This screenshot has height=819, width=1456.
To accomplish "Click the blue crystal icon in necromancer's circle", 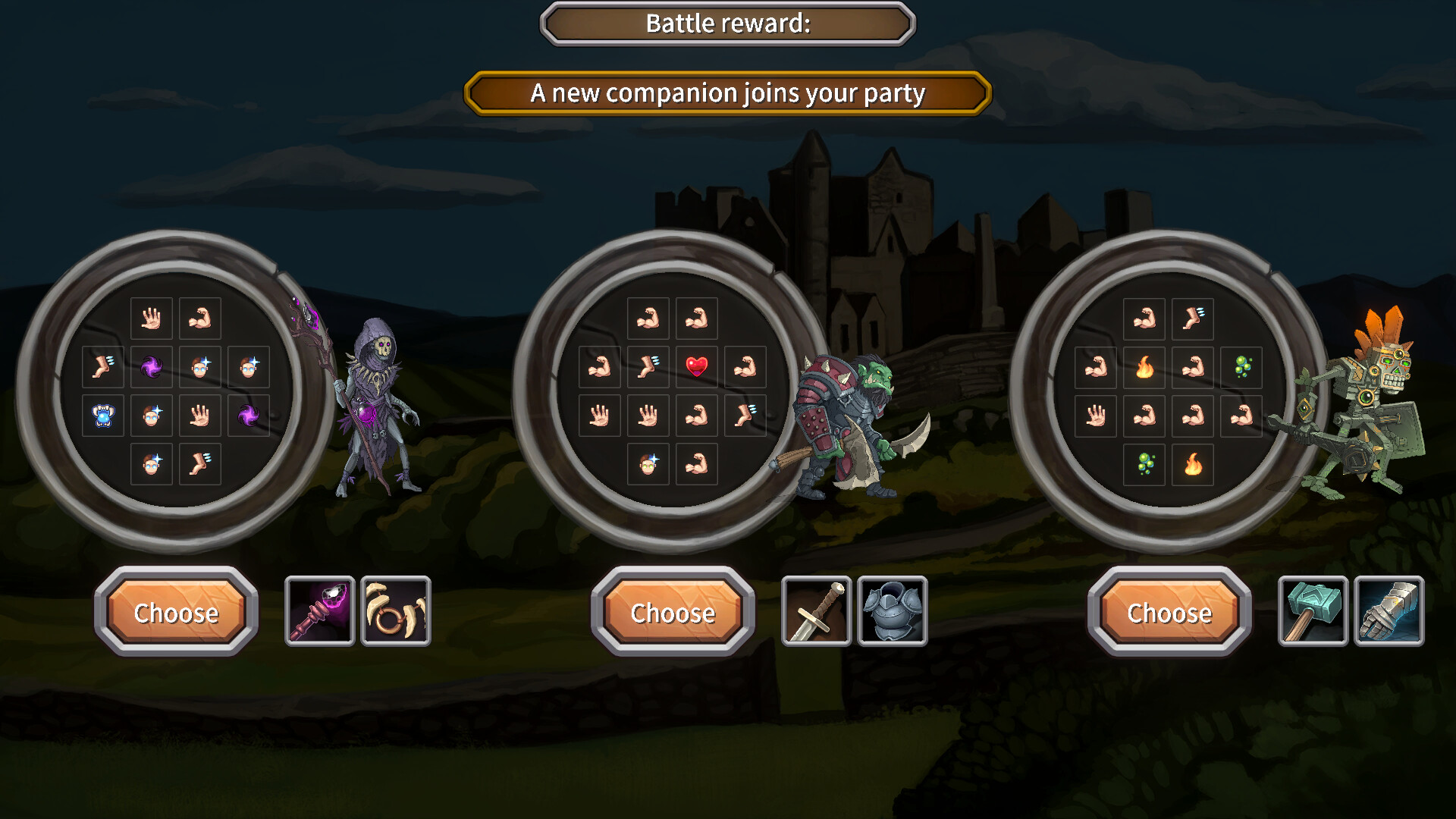I will coord(103,416).
